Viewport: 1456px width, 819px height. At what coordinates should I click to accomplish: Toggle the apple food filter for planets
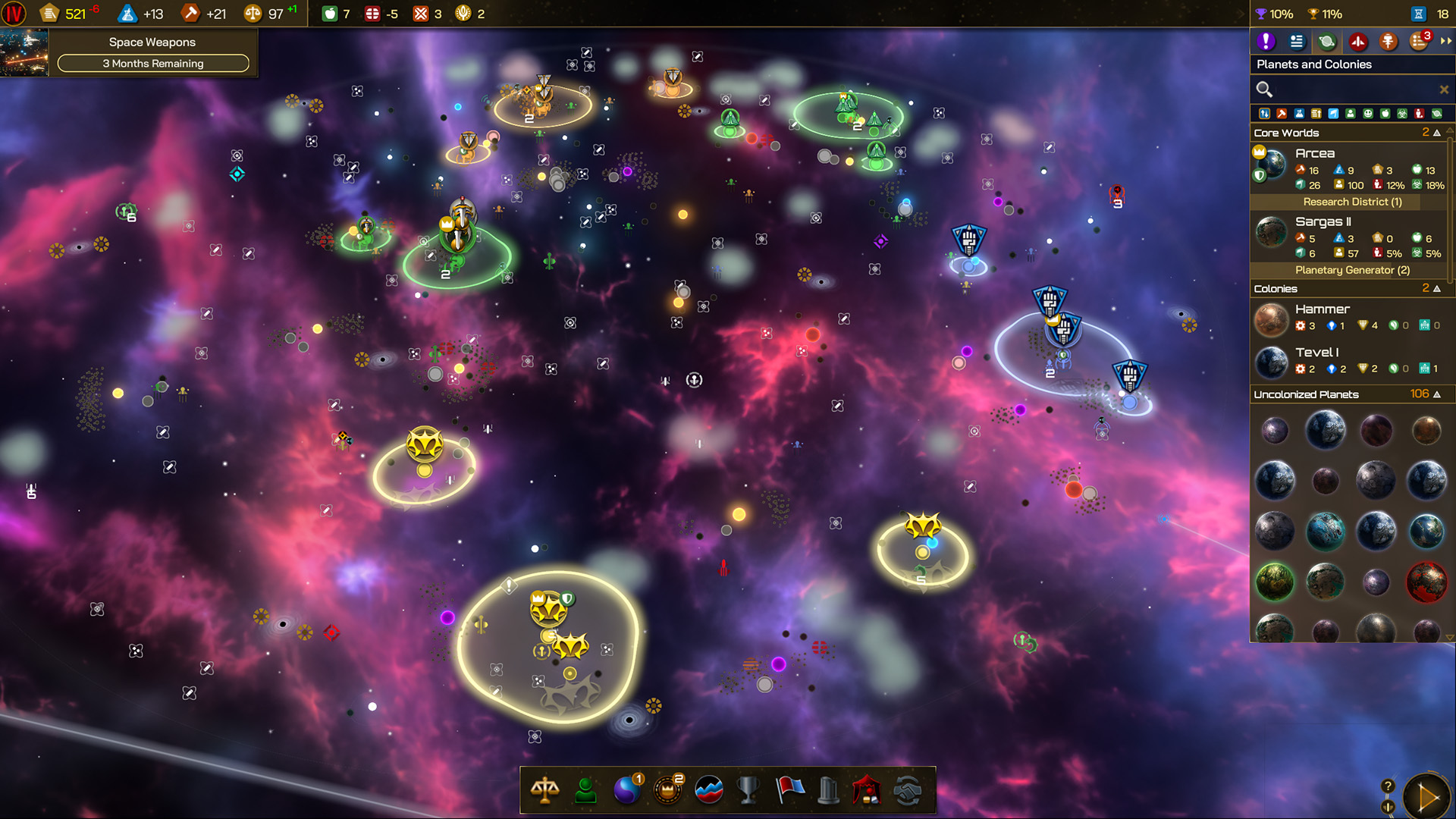1385,115
